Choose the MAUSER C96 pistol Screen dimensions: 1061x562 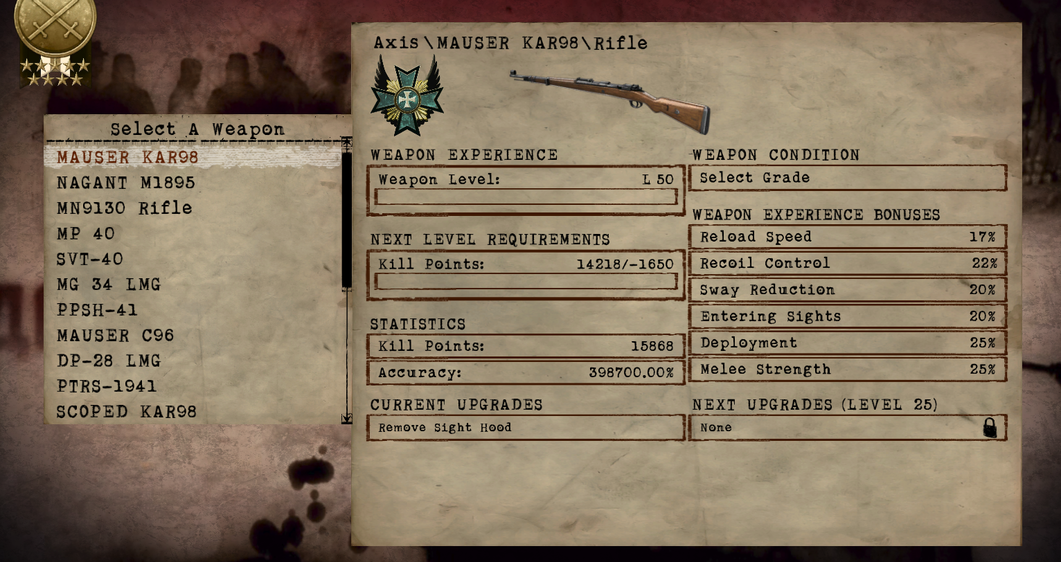(115, 335)
